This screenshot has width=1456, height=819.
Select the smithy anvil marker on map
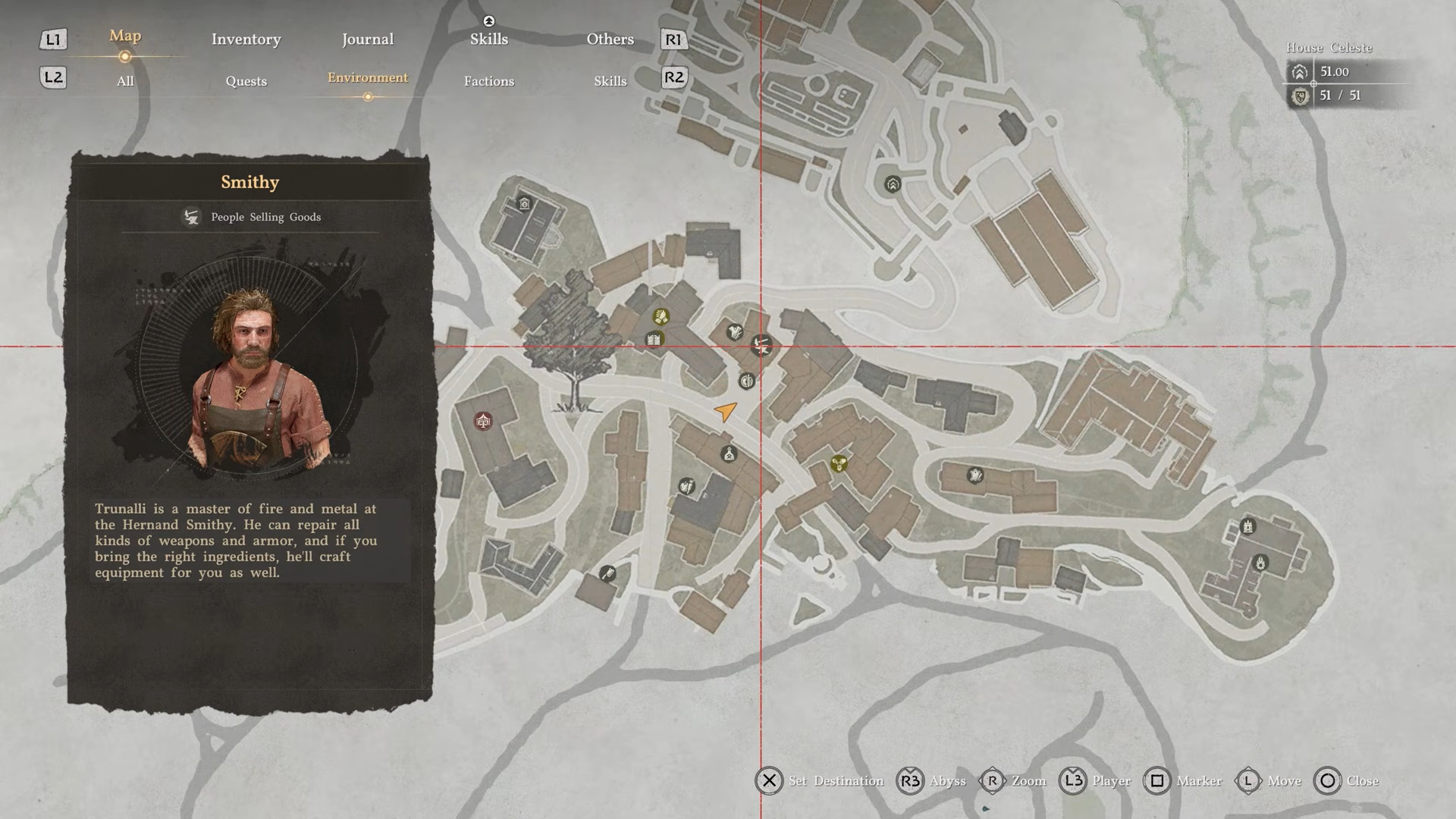(x=761, y=346)
